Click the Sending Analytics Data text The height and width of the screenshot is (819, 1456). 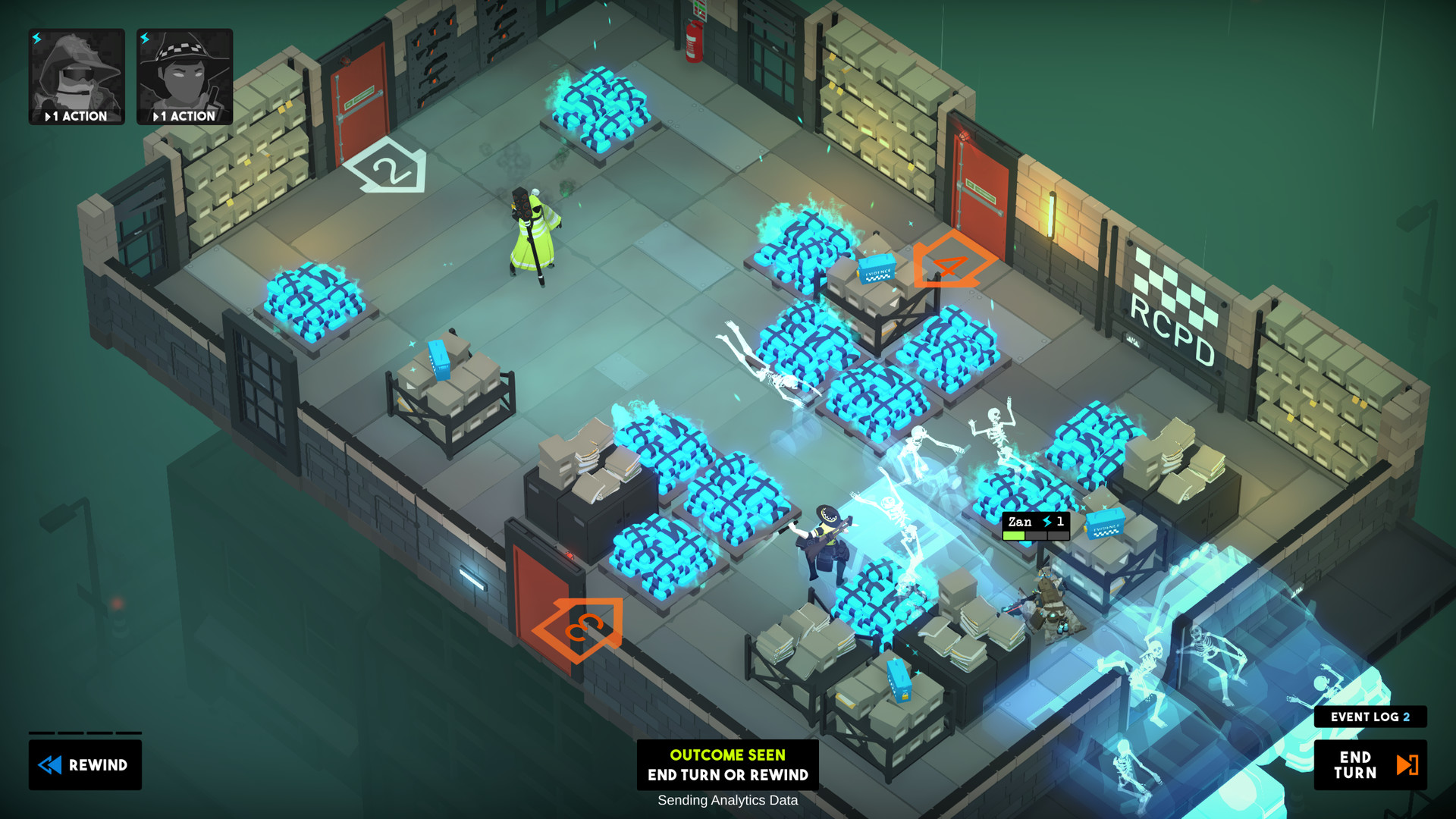click(x=727, y=800)
